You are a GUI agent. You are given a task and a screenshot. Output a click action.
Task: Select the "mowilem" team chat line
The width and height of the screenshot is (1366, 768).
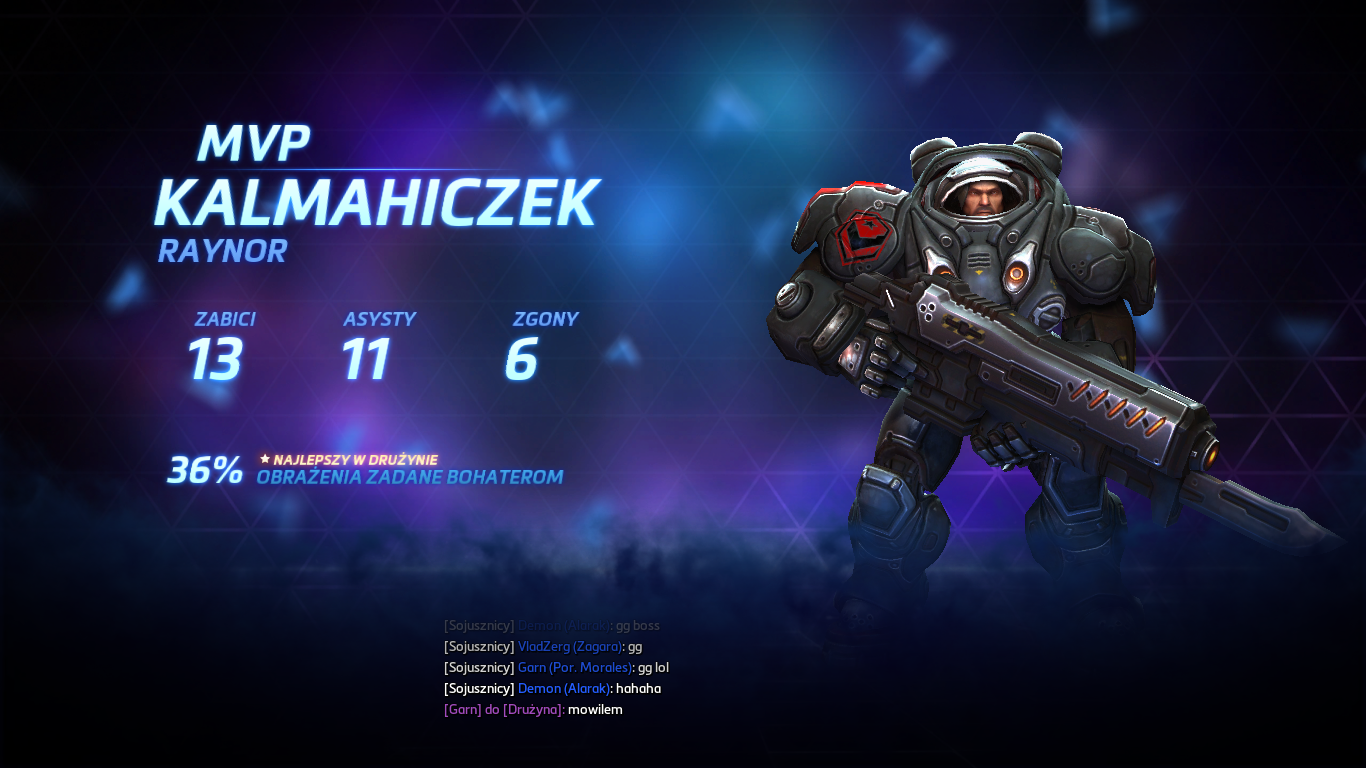click(x=533, y=710)
